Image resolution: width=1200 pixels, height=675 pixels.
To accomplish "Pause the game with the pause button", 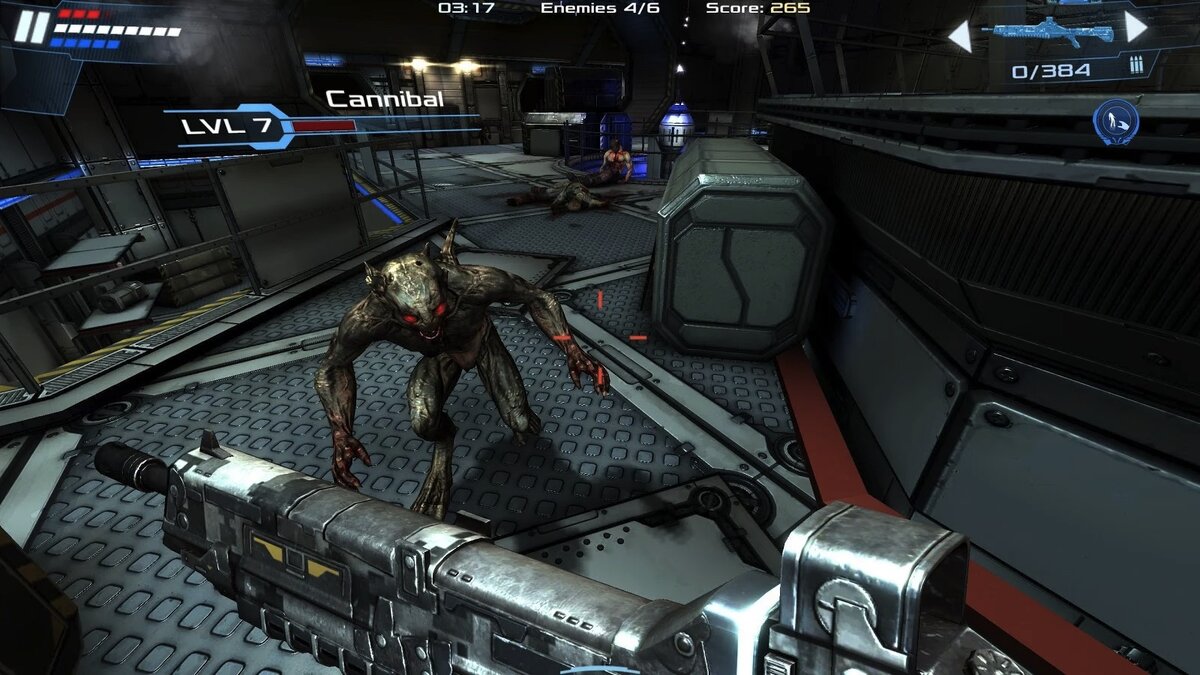I will coord(31,27).
